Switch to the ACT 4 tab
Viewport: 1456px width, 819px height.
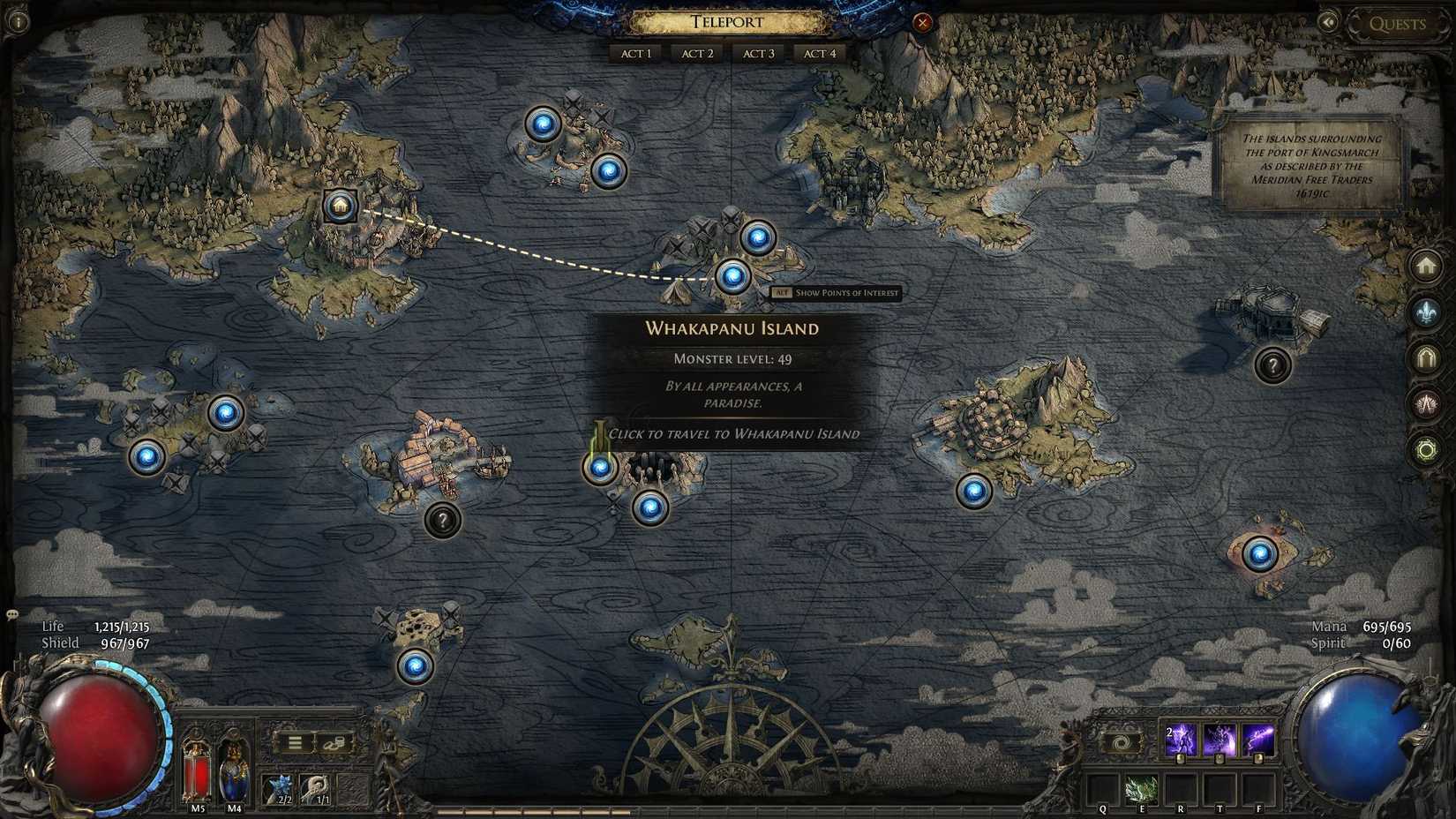pyautogui.click(x=820, y=53)
